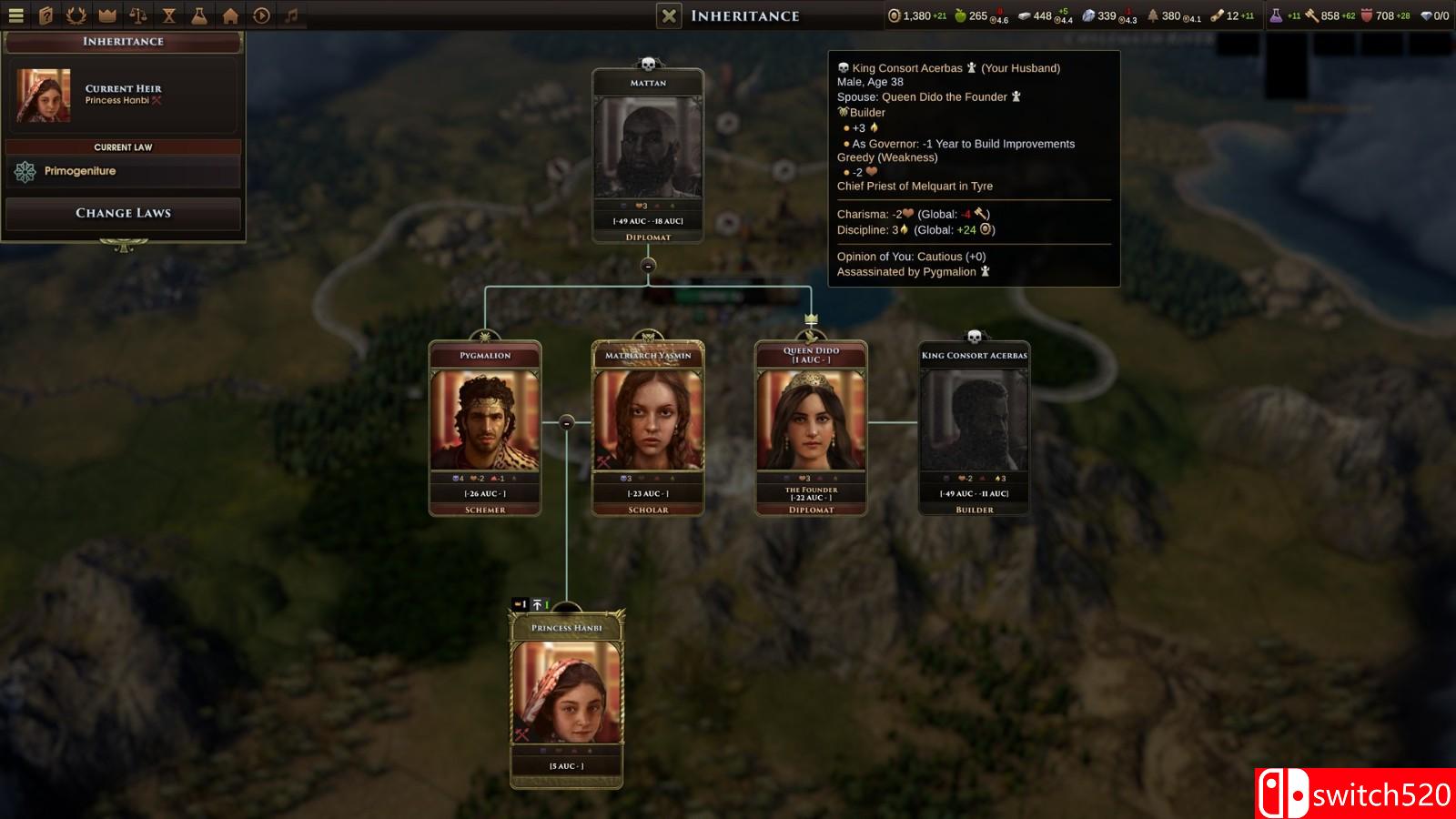The width and height of the screenshot is (1456, 819).
Task: Click the hourglass icon in the toolbar
Action: tap(169, 15)
